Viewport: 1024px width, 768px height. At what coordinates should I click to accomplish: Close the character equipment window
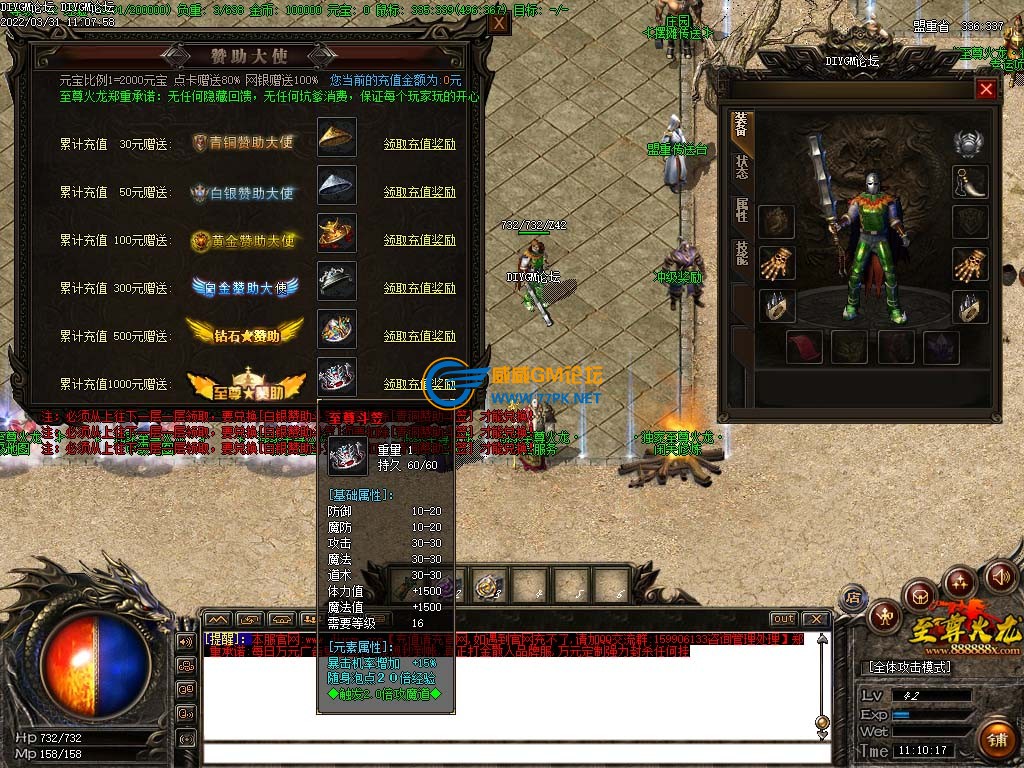click(x=986, y=90)
